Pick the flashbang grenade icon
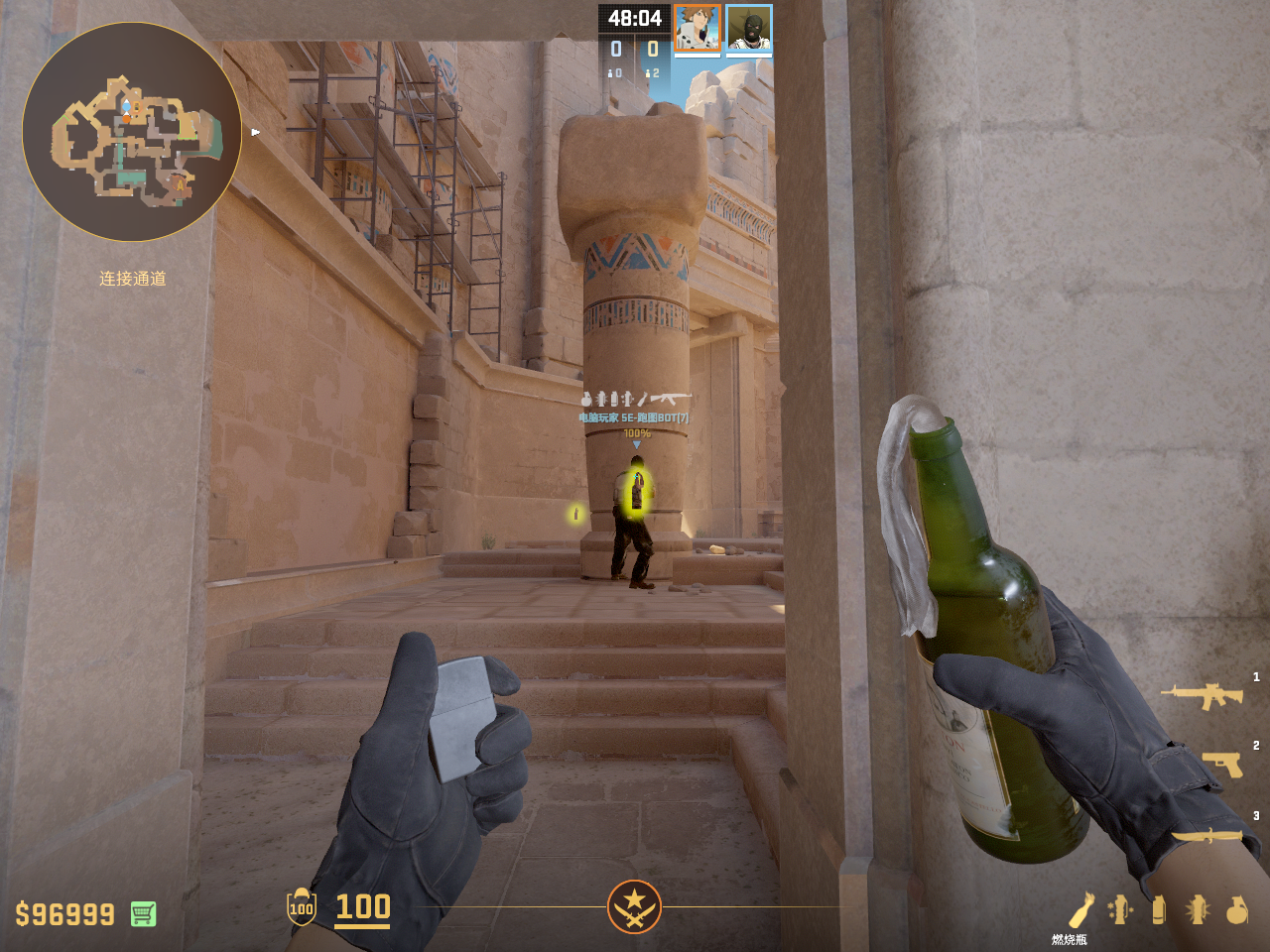1270x952 pixels. [x=1198, y=909]
